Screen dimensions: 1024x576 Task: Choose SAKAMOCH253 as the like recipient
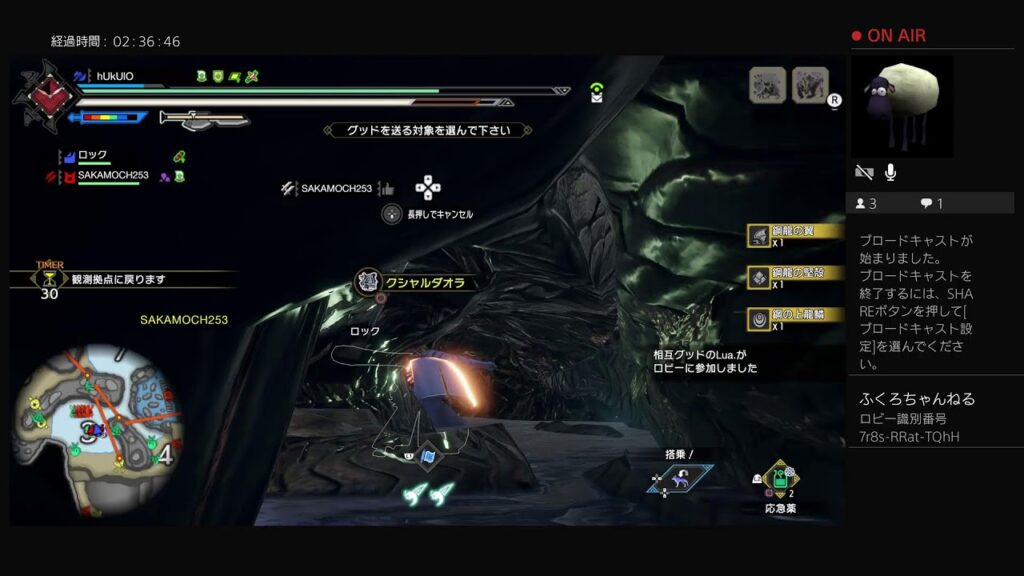(337, 188)
